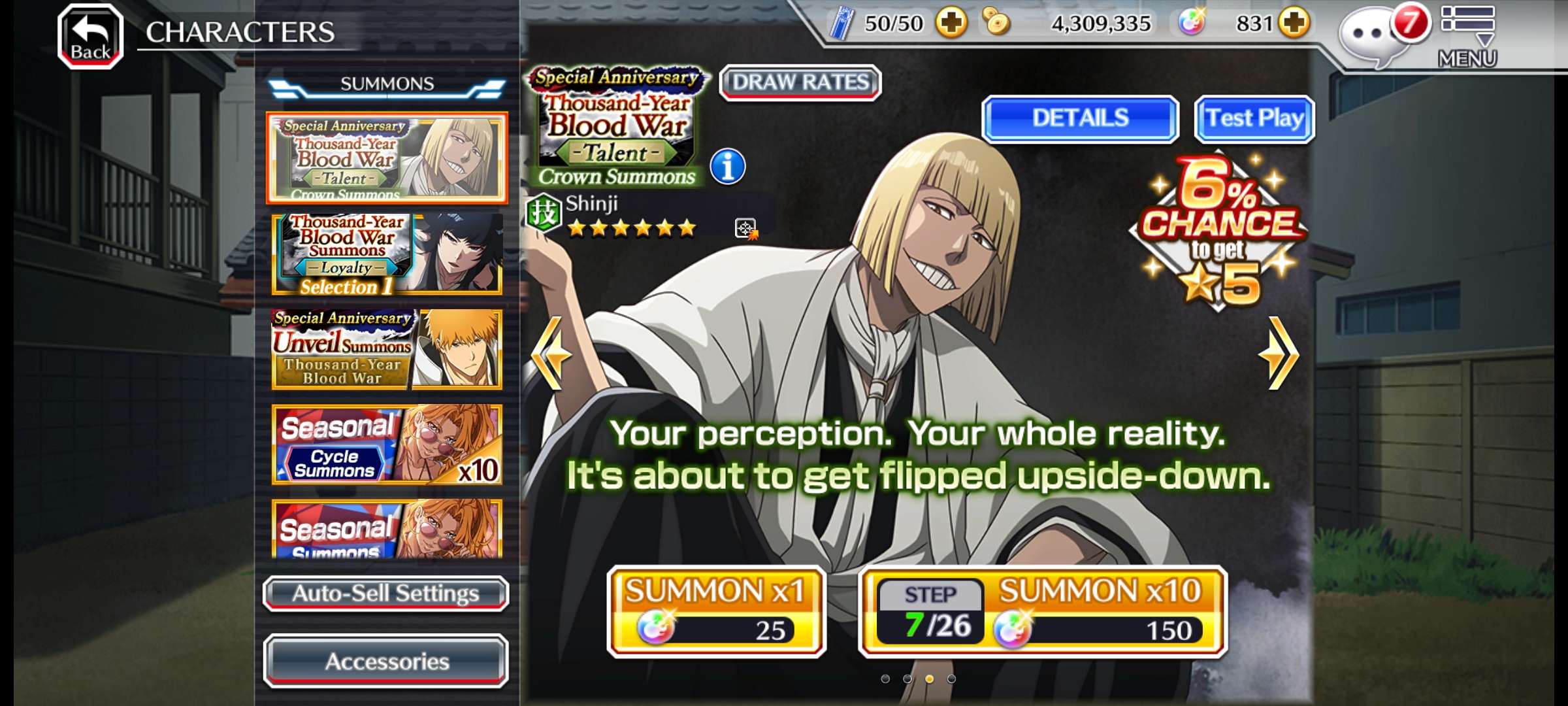This screenshot has width=1568, height=706.
Task: Open the Unveil Summons banner
Action: pyautogui.click(x=387, y=350)
